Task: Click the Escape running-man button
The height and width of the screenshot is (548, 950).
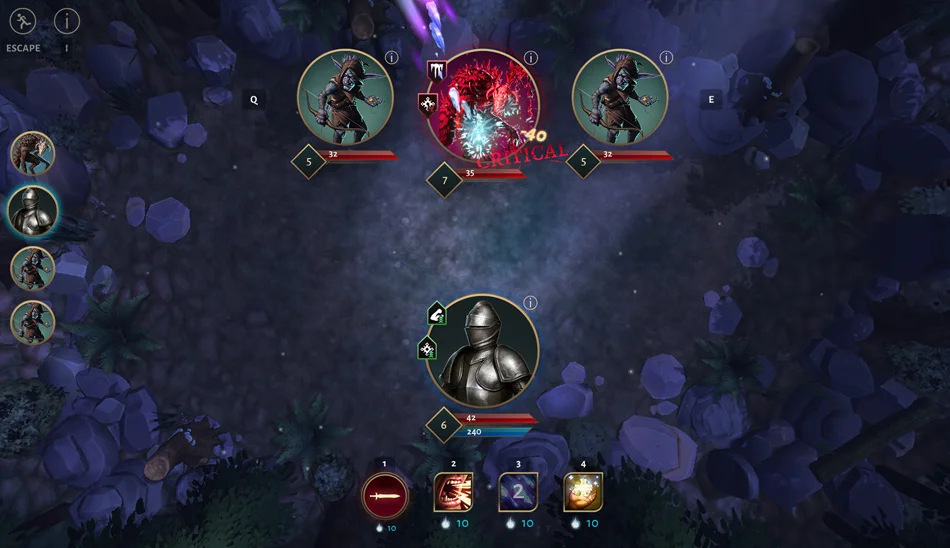Action: [x=22, y=20]
